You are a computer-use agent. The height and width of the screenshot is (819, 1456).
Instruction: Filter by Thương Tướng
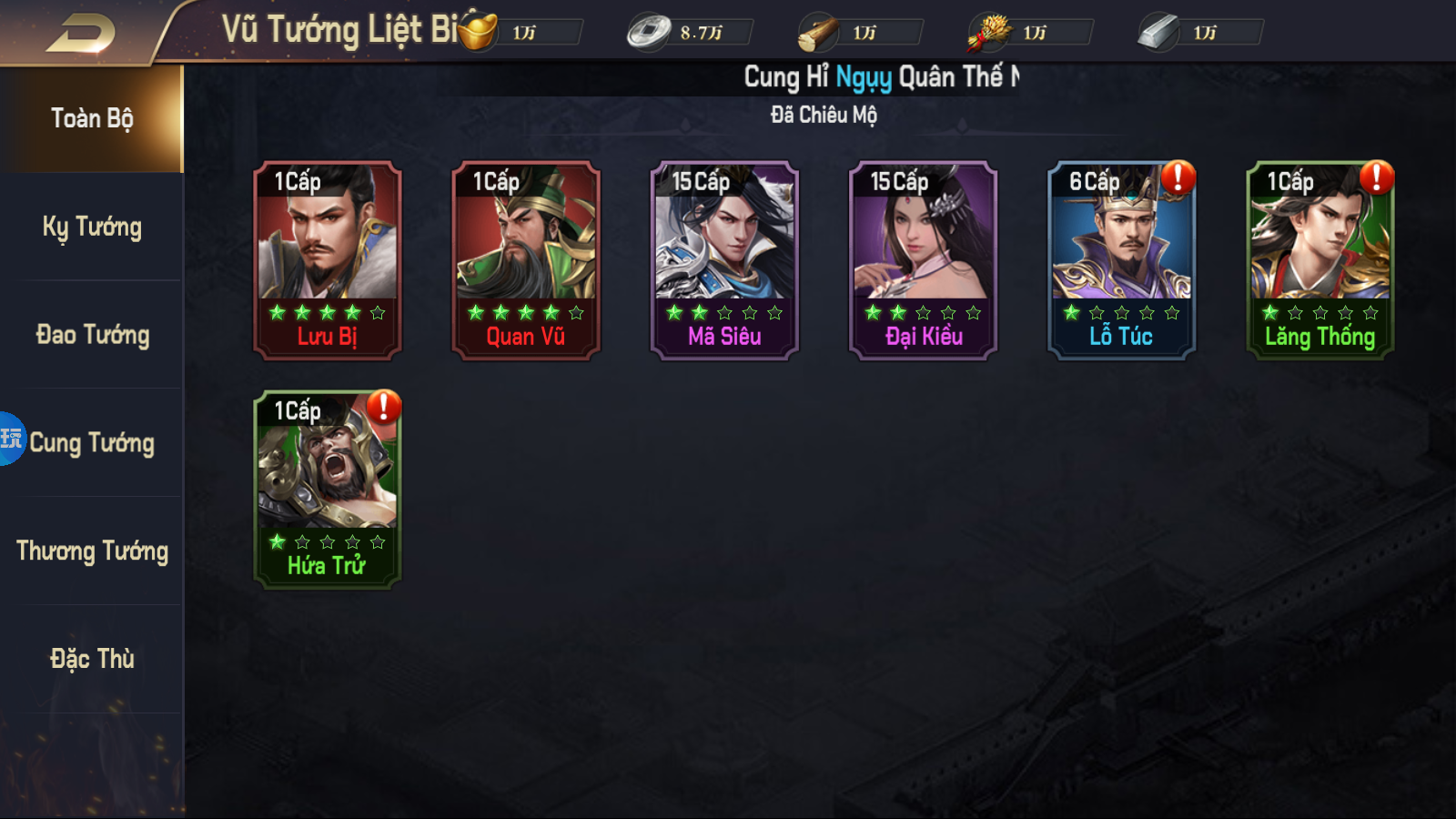92,551
